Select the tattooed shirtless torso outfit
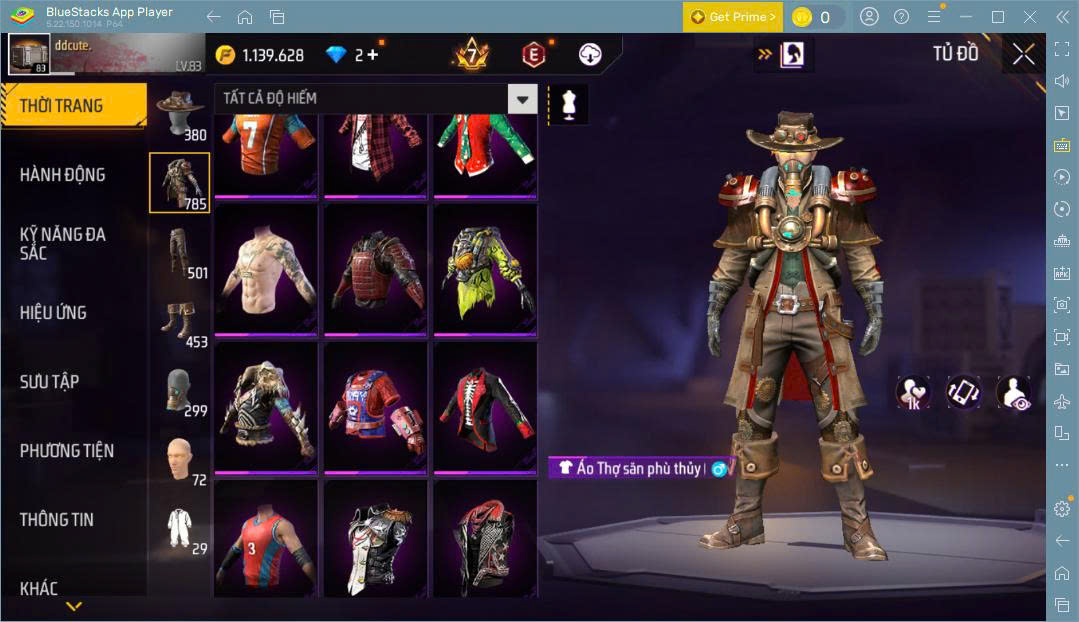The height and width of the screenshot is (622, 1079). tap(266, 270)
